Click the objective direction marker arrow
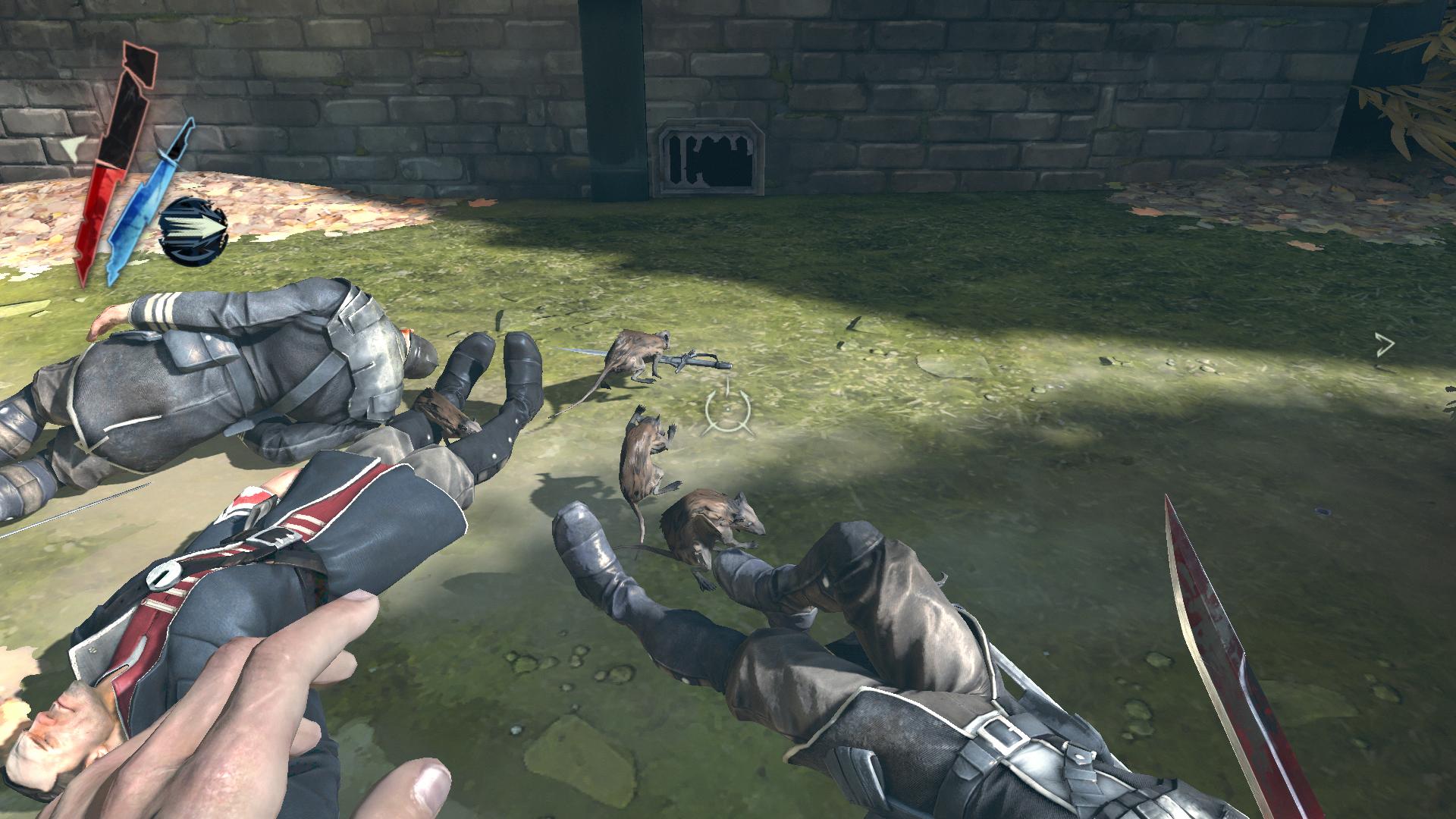Screen dimensions: 1456x819 pyautogui.click(x=1385, y=346)
